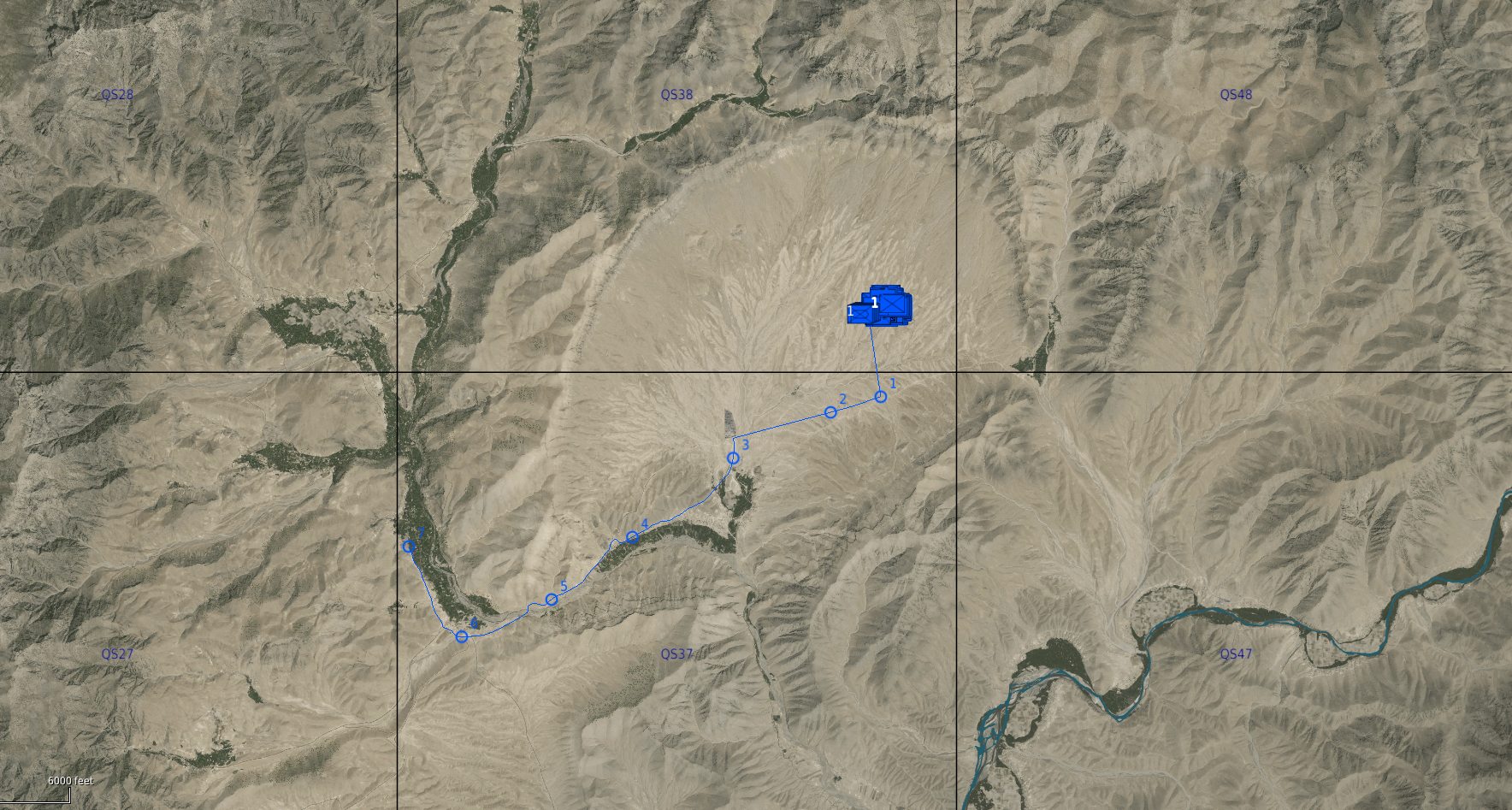Choose waypoint 4 circle on the route
This screenshot has height=810, width=1512.
(x=632, y=538)
